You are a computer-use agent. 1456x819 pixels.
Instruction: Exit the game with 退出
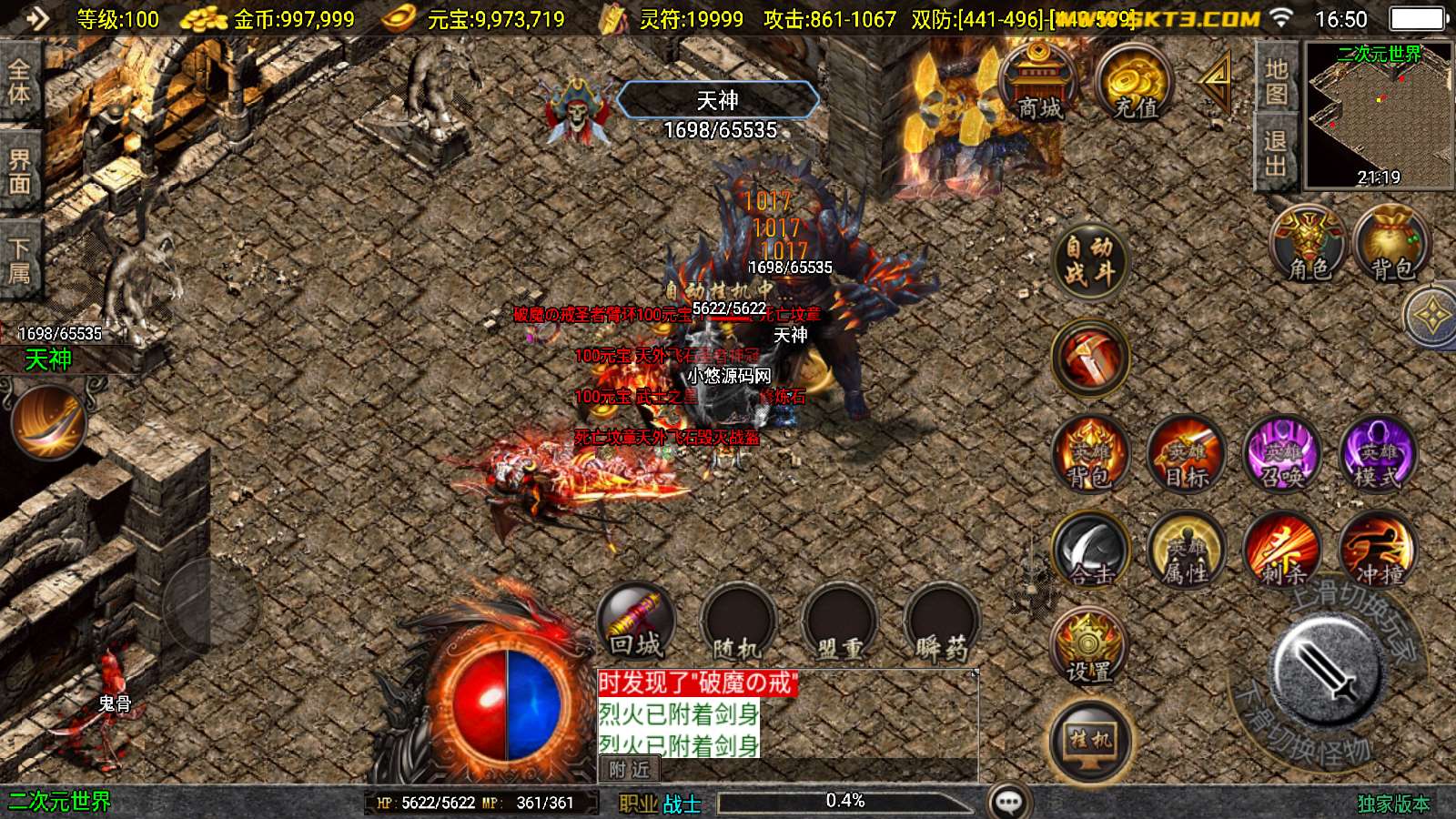tap(1275, 153)
